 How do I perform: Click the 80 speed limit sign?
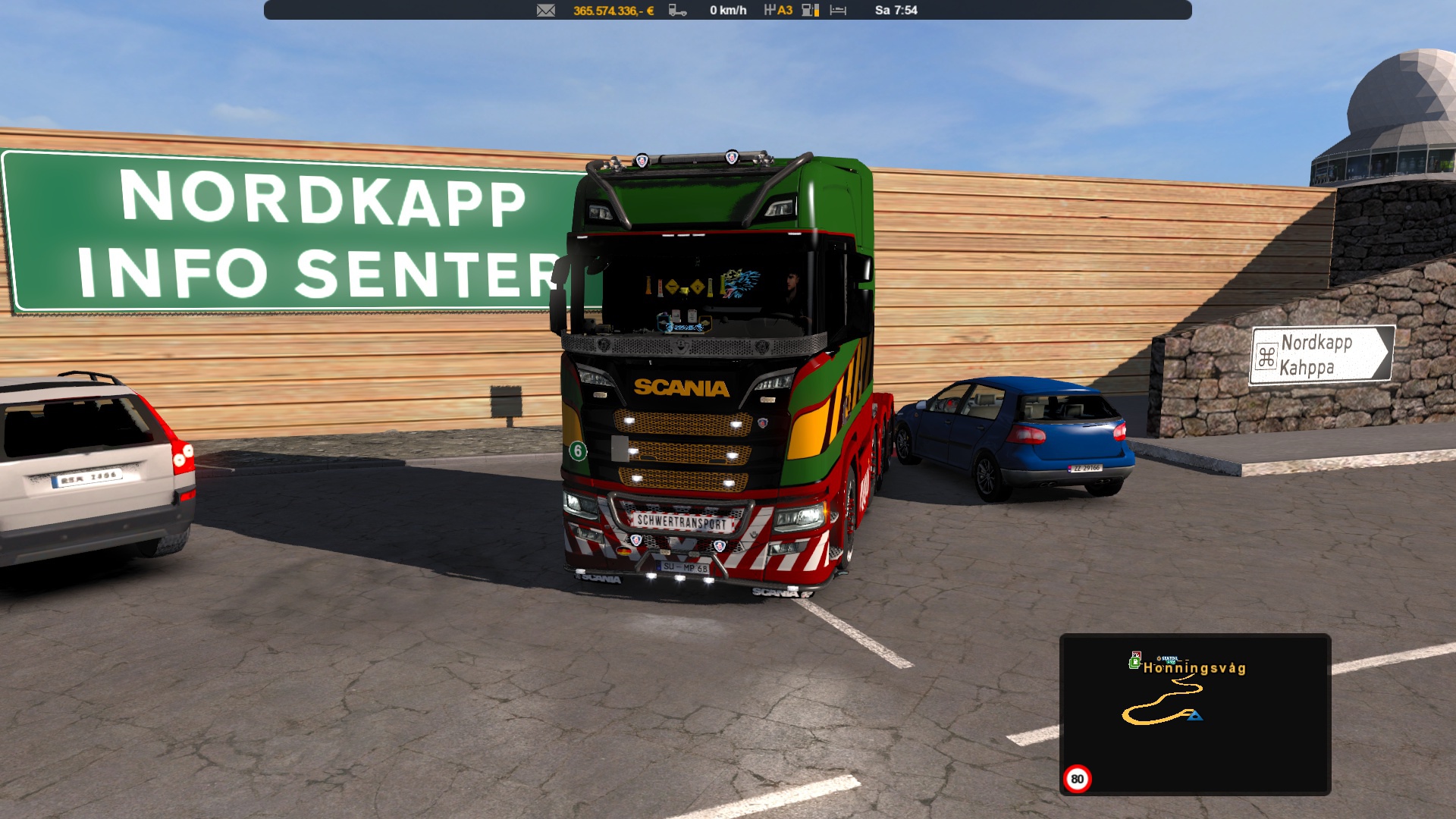coord(1077,779)
